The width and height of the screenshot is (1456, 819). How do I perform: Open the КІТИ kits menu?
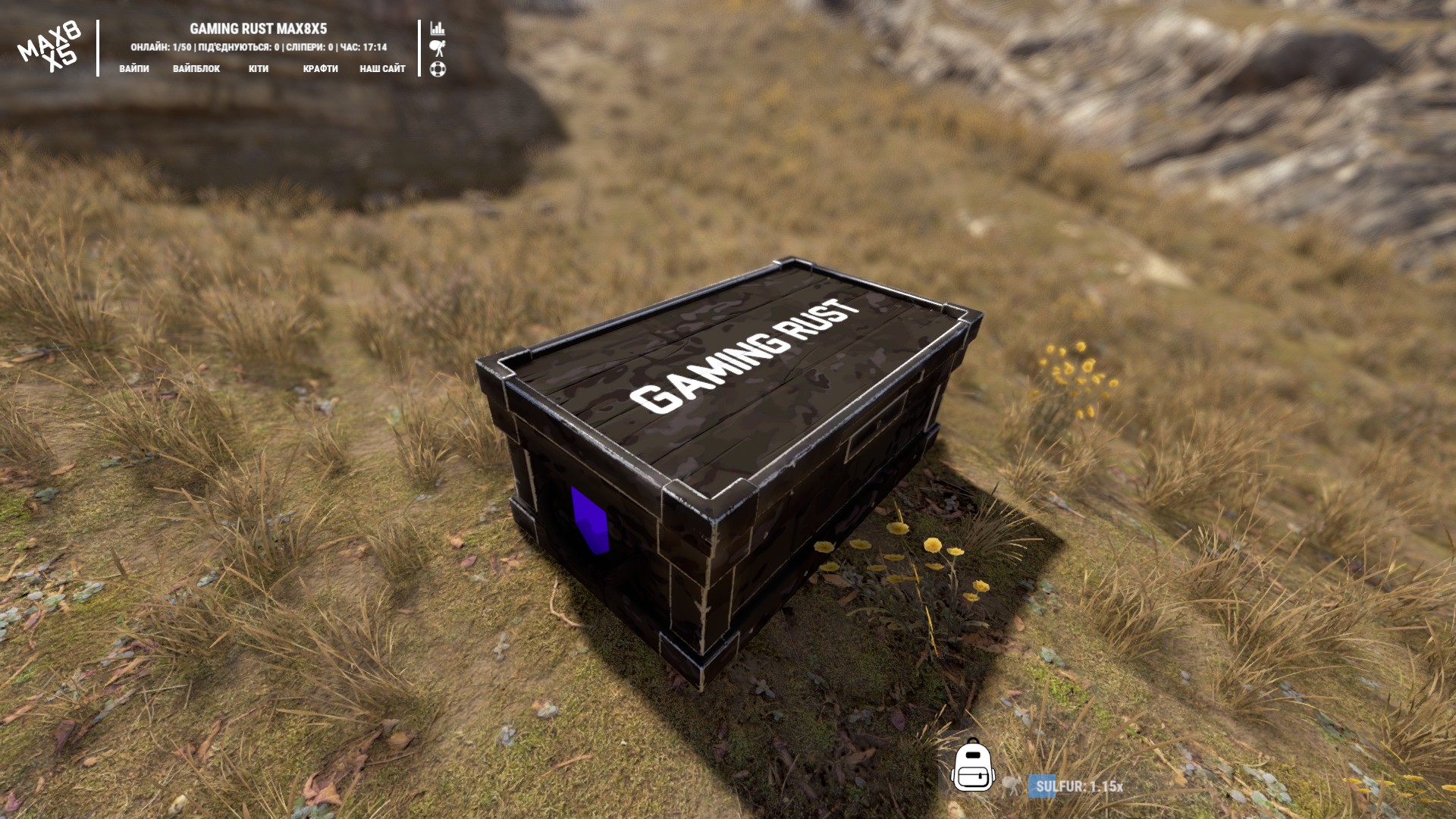click(259, 69)
